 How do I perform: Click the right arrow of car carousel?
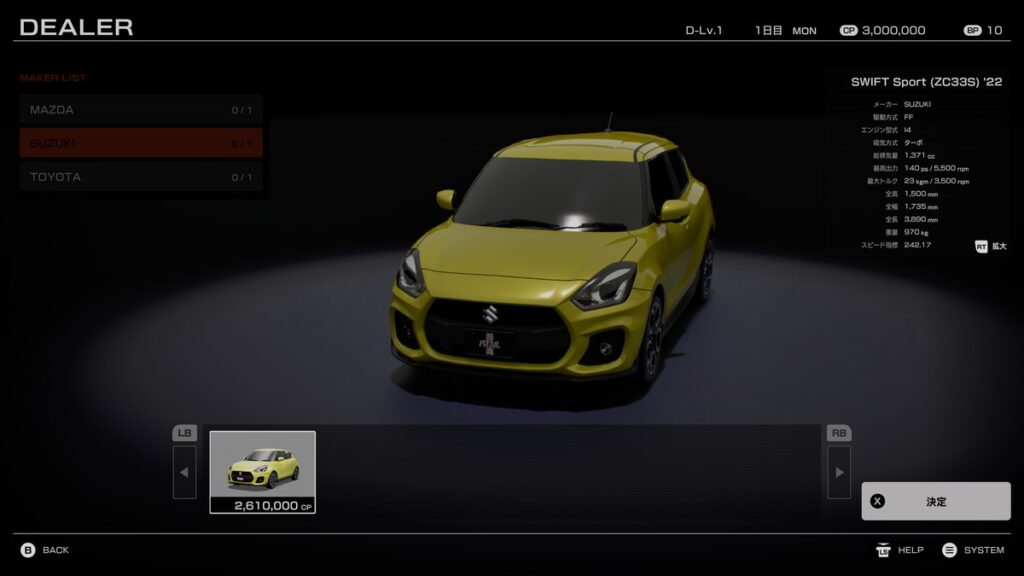tap(839, 471)
